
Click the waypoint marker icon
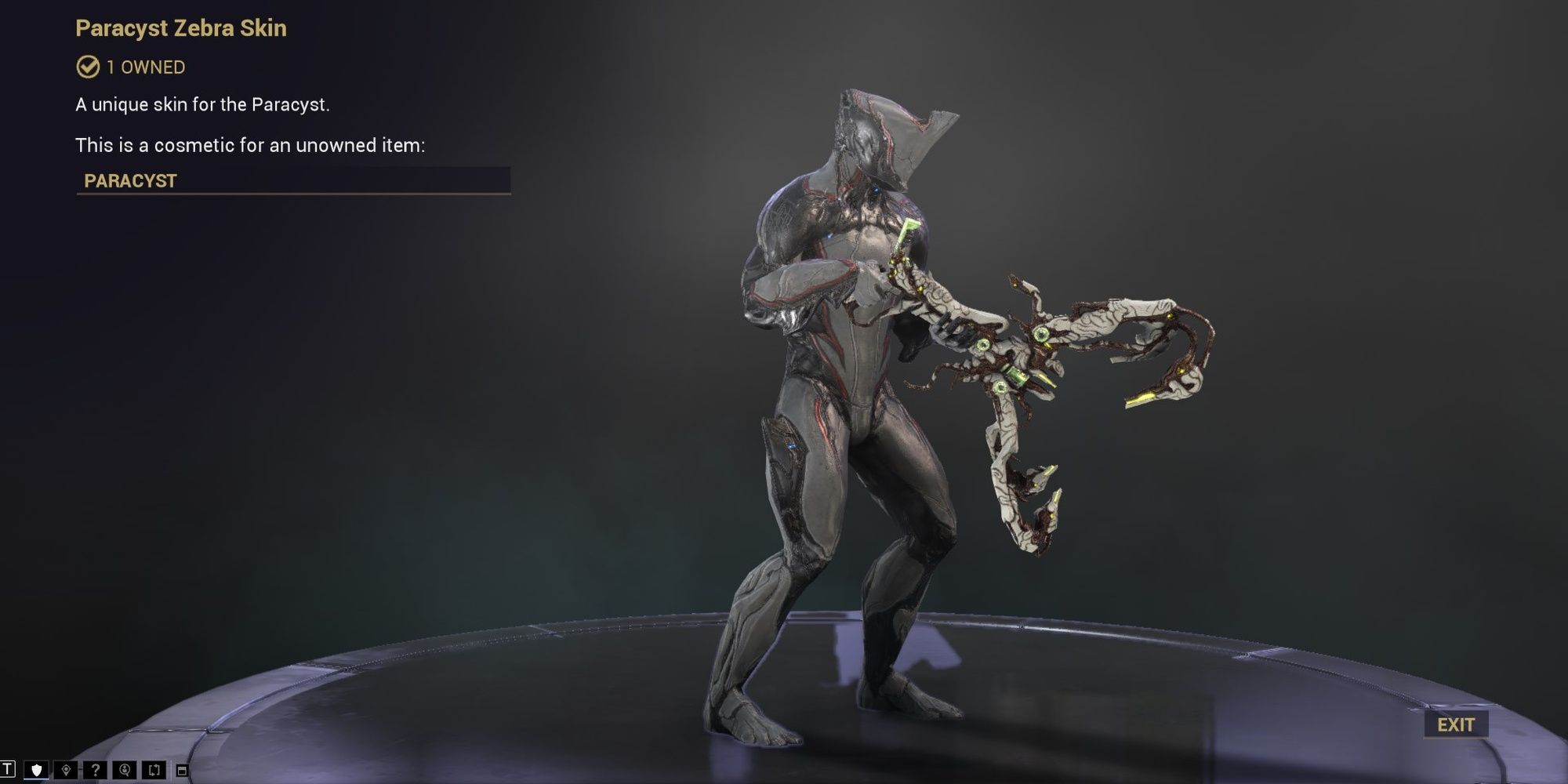point(67,770)
